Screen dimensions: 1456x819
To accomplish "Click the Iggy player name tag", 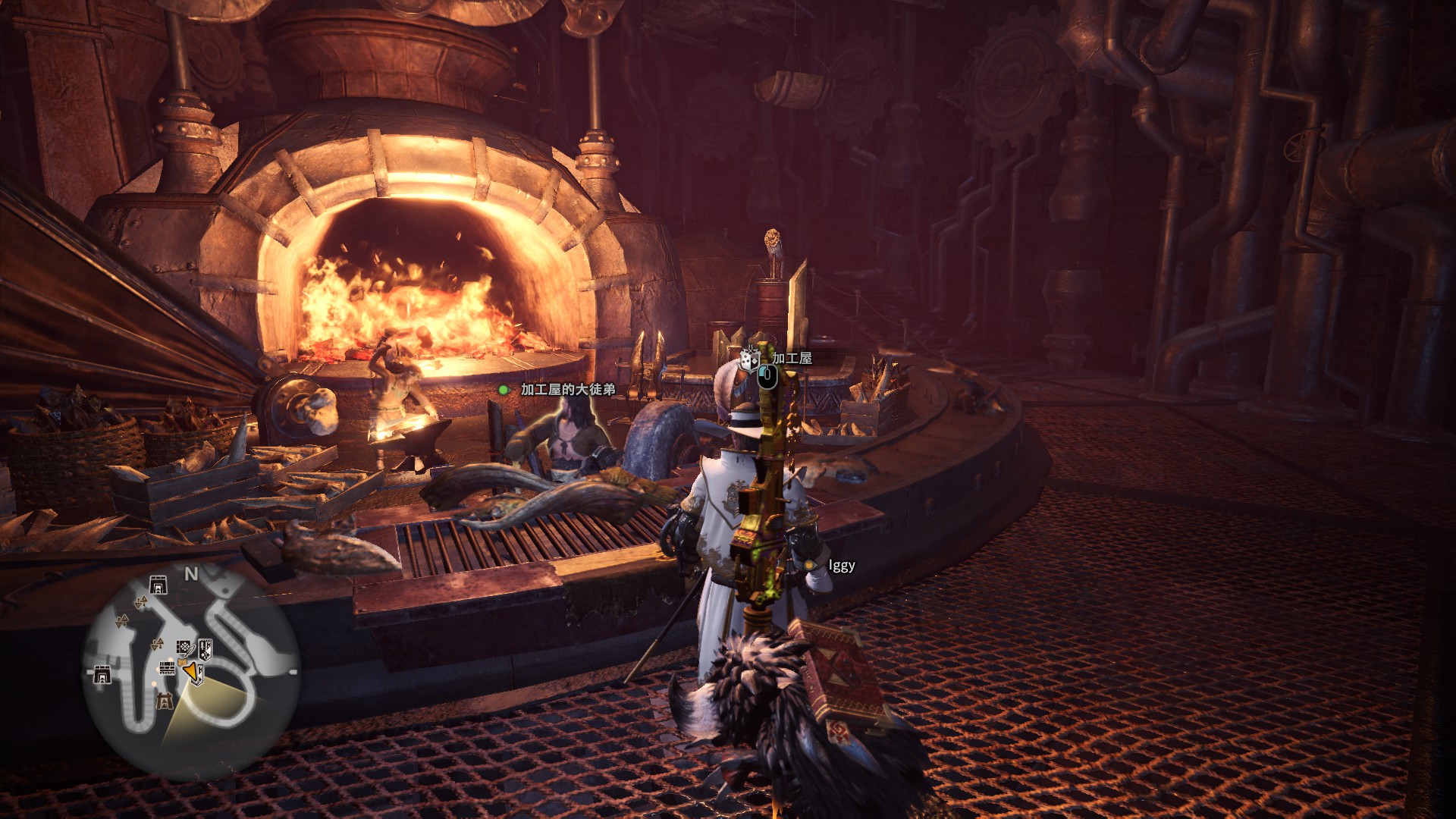I will tap(841, 566).
